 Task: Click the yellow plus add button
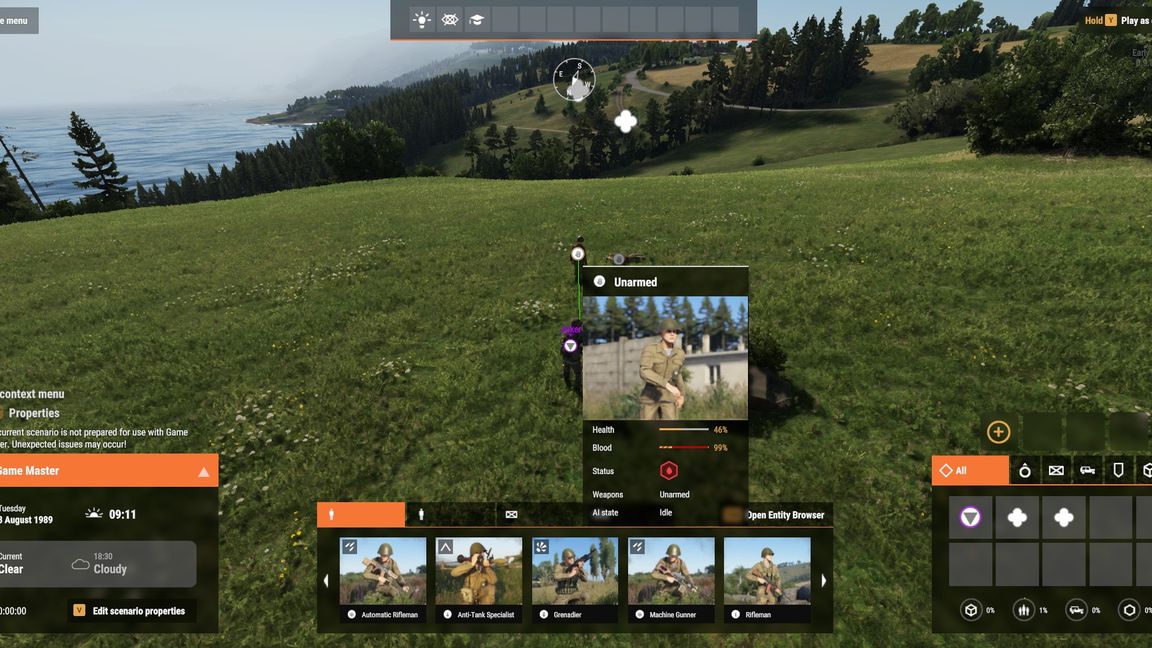tap(998, 432)
